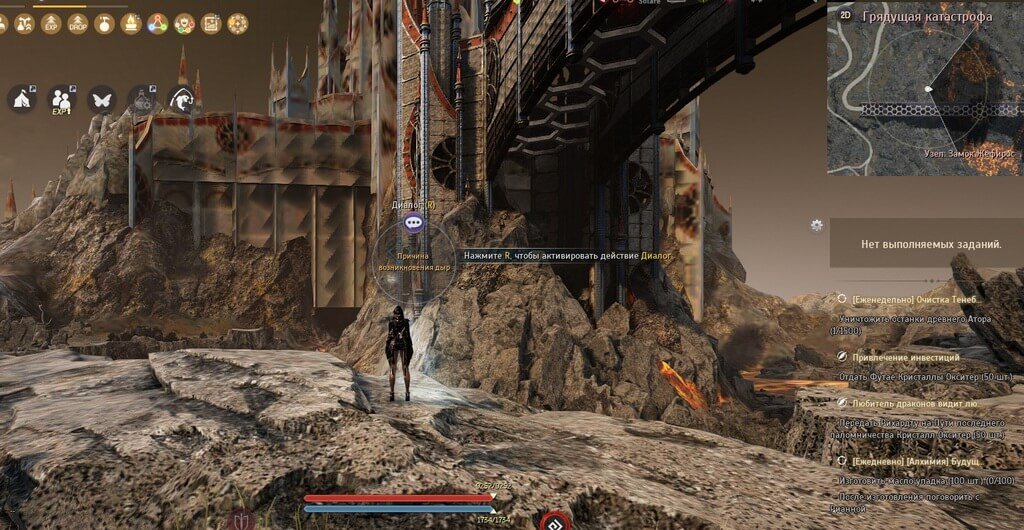1024x530 pixels.
Task: Select the quest Любитель драконов видит
Action: pyautogui.click(x=910, y=403)
